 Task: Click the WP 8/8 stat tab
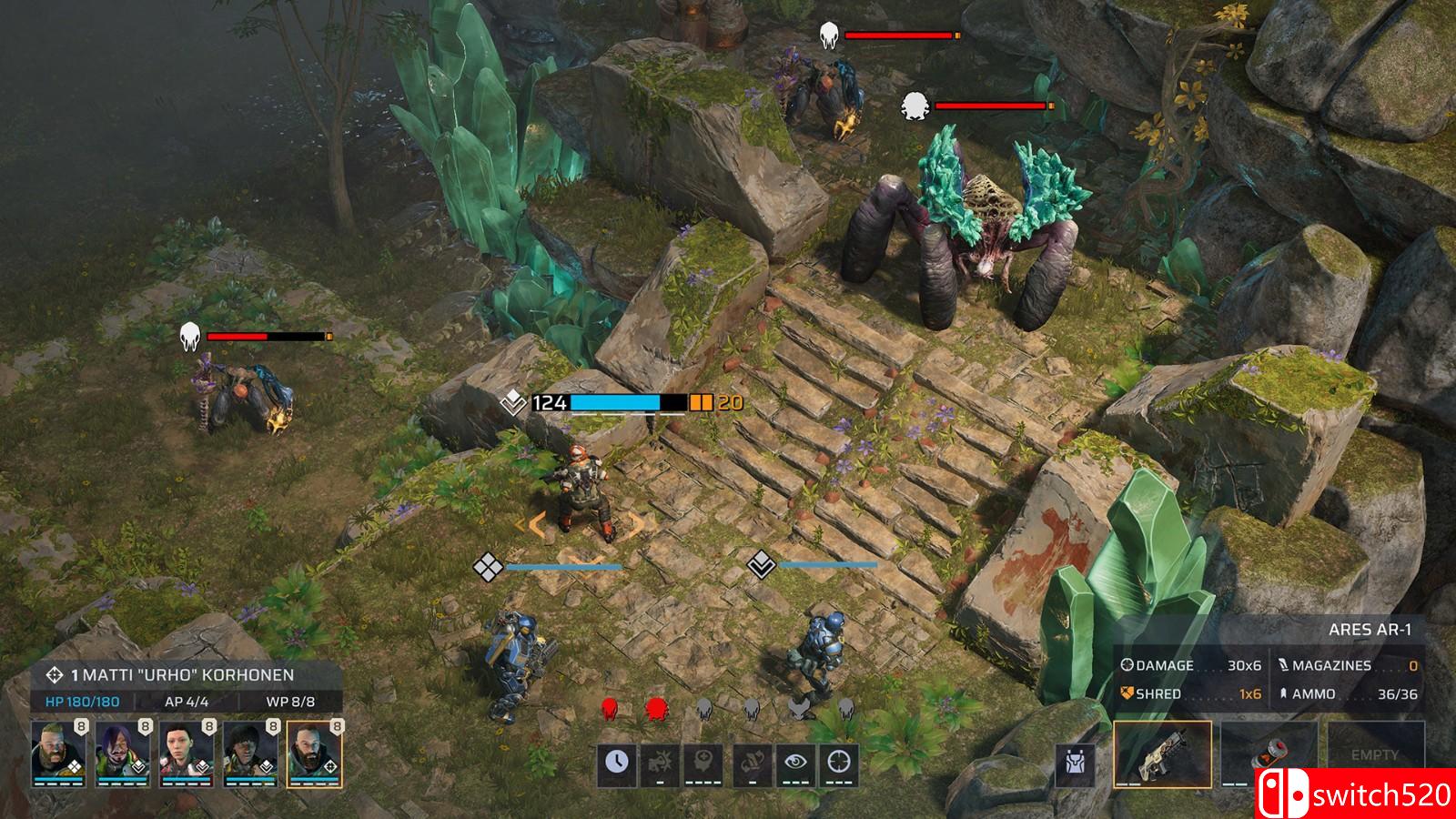(x=291, y=702)
